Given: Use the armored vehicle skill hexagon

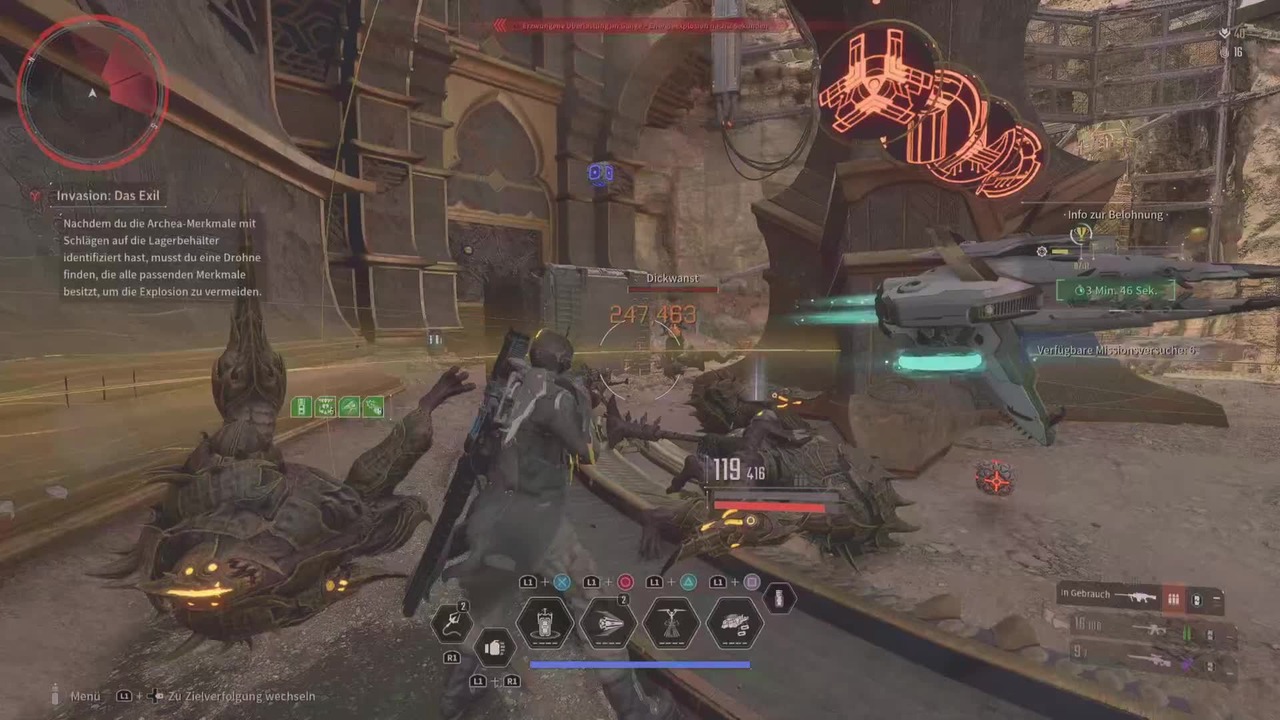Looking at the screenshot, I should pyautogui.click(x=735, y=623).
